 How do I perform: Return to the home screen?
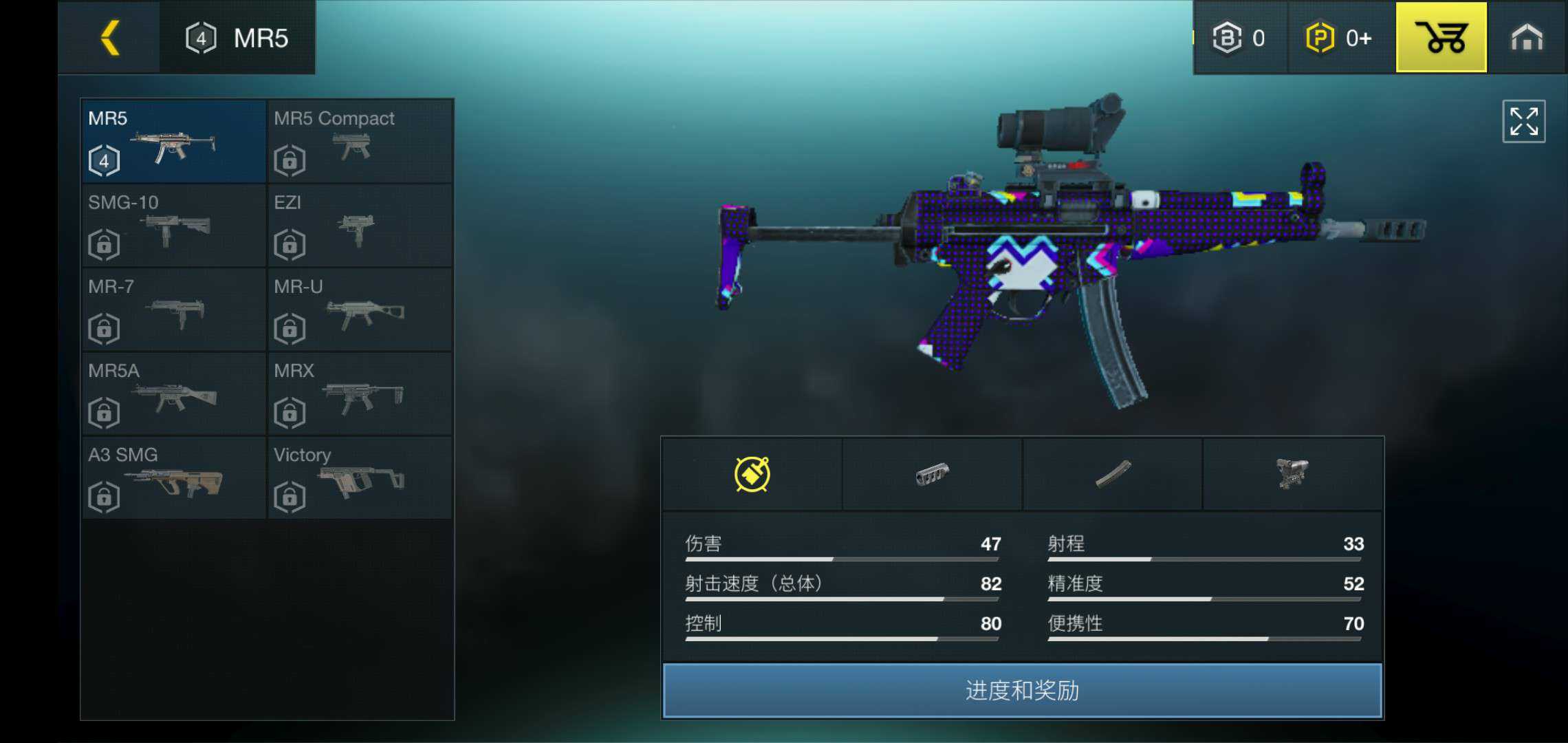pyautogui.click(x=1526, y=37)
